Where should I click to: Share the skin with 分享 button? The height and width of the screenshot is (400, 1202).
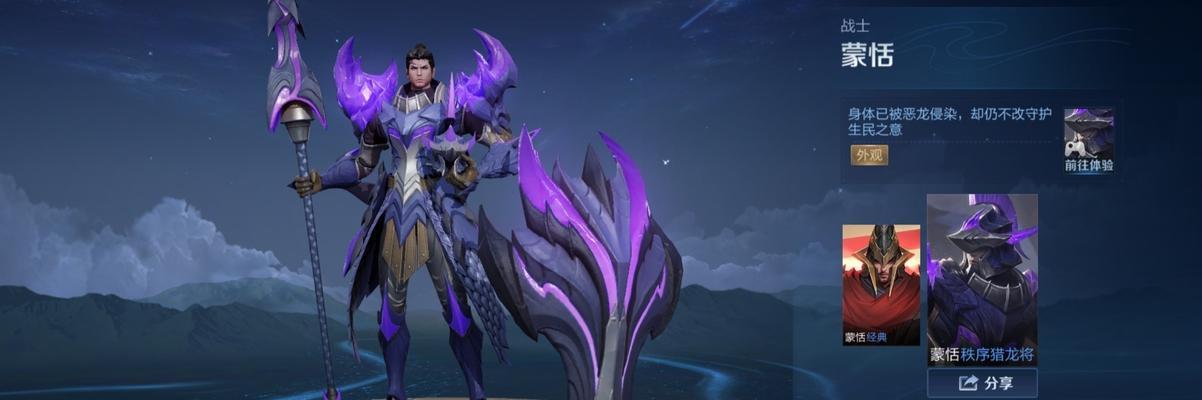[981, 383]
